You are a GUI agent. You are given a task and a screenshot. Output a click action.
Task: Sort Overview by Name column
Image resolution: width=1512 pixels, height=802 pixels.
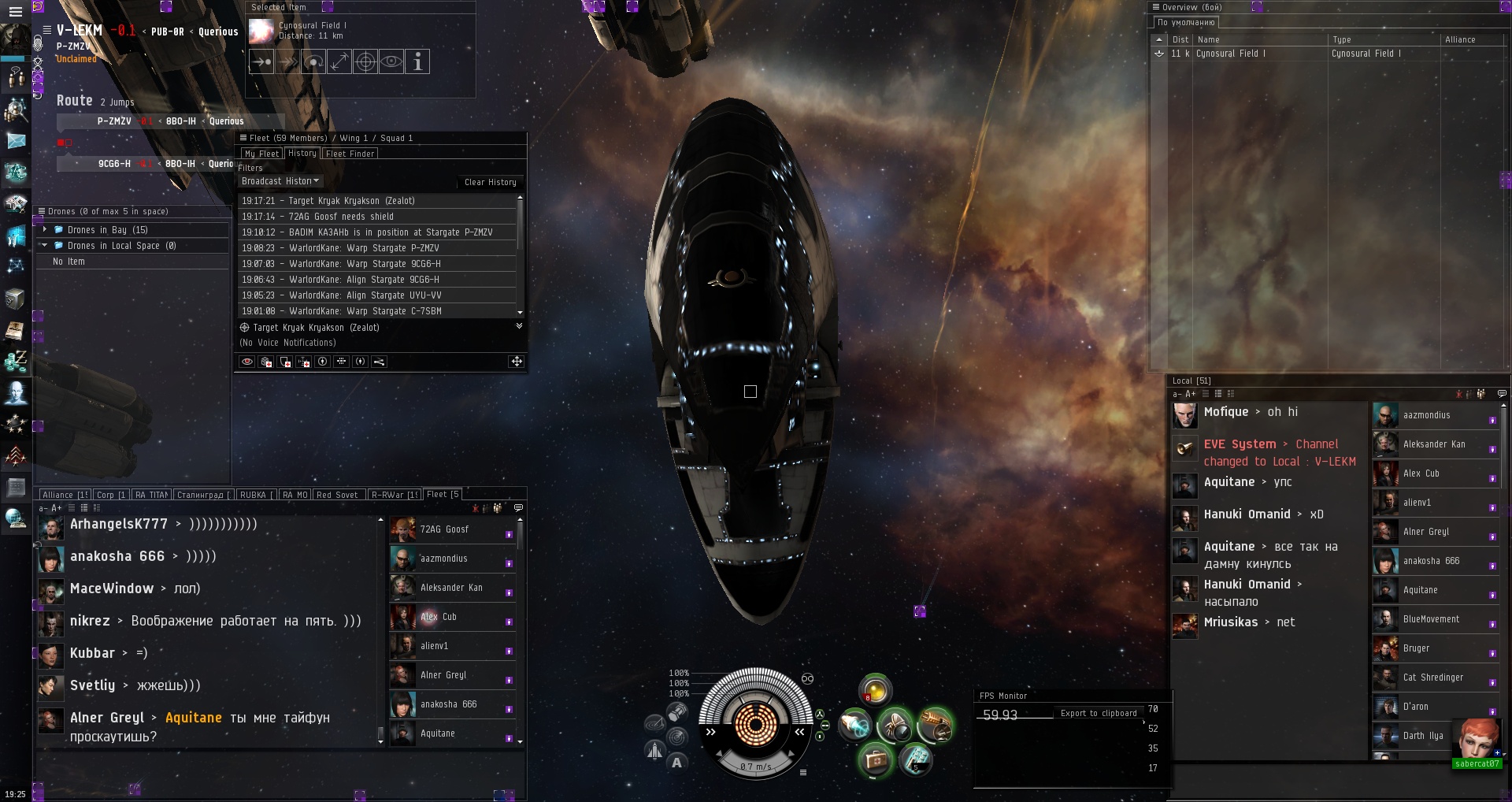coord(1208,39)
